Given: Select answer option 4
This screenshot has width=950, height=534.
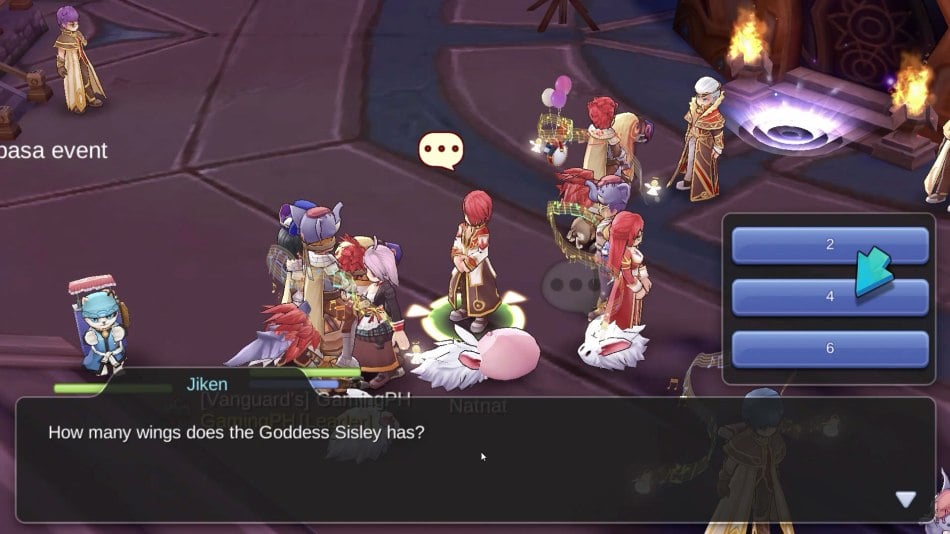Looking at the screenshot, I should tap(829, 297).
